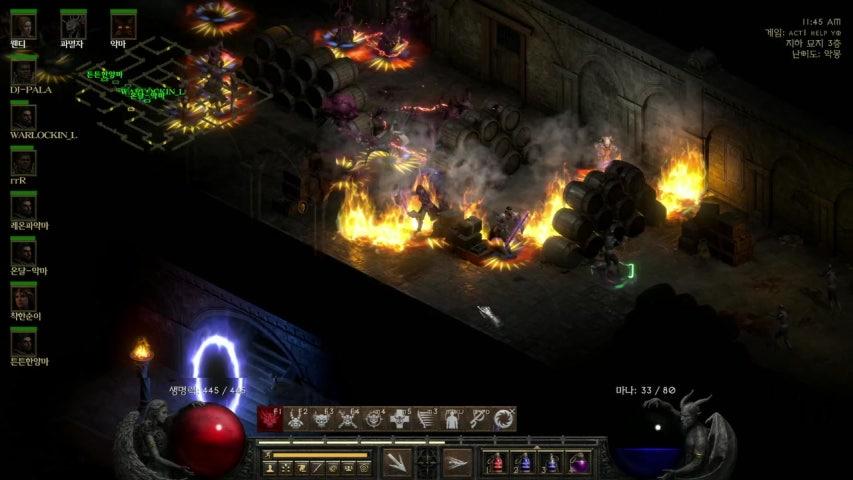Select the 파멸자 summon portrait
The height and width of the screenshot is (480, 853).
click(73, 24)
